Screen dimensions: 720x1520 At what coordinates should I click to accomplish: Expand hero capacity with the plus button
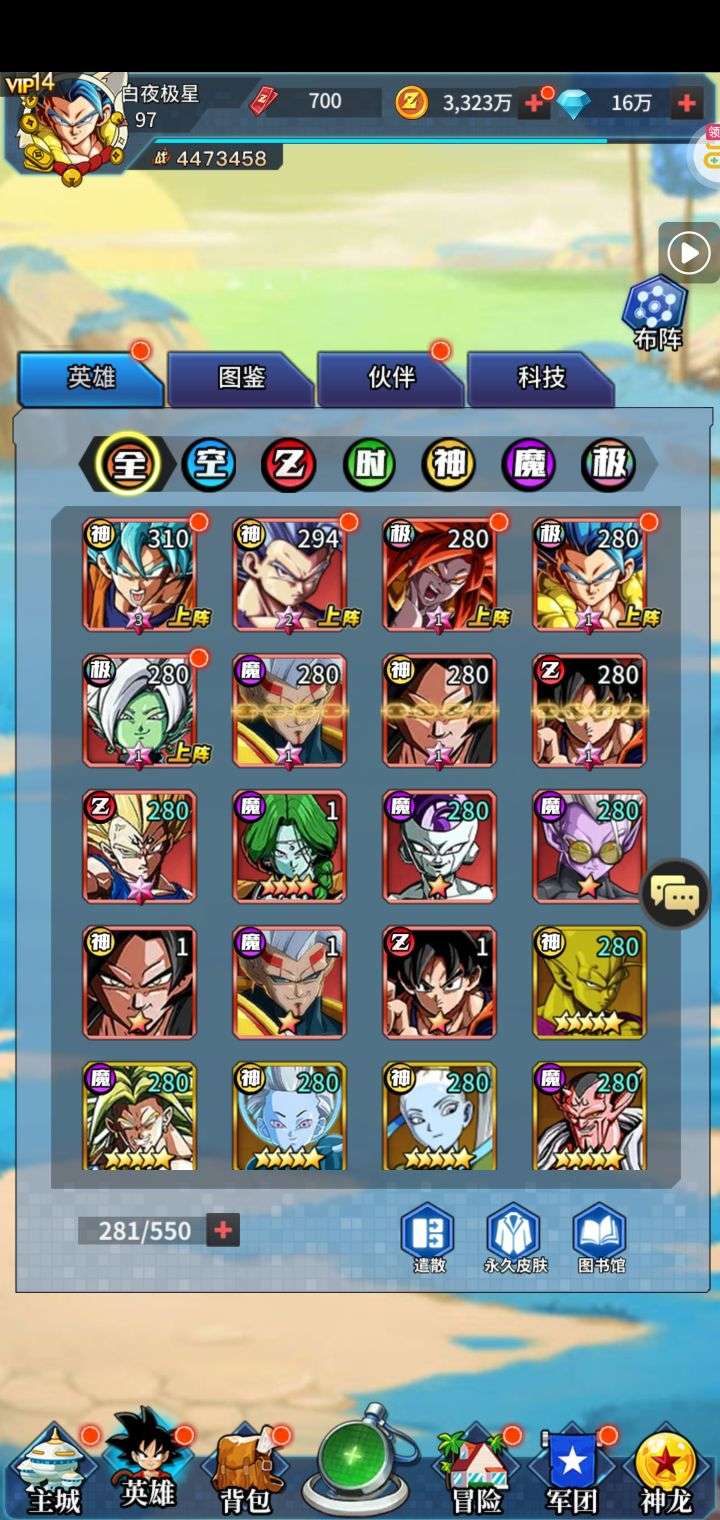[x=223, y=1230]
